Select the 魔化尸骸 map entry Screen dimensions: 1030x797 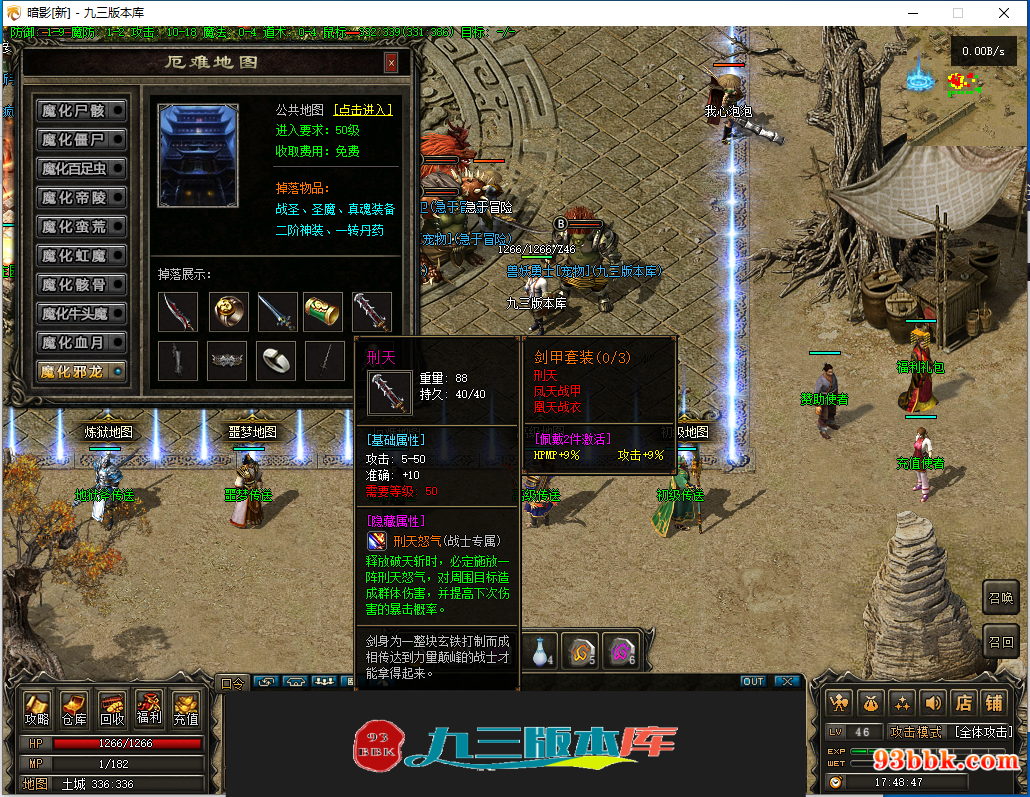pos(81,110)
